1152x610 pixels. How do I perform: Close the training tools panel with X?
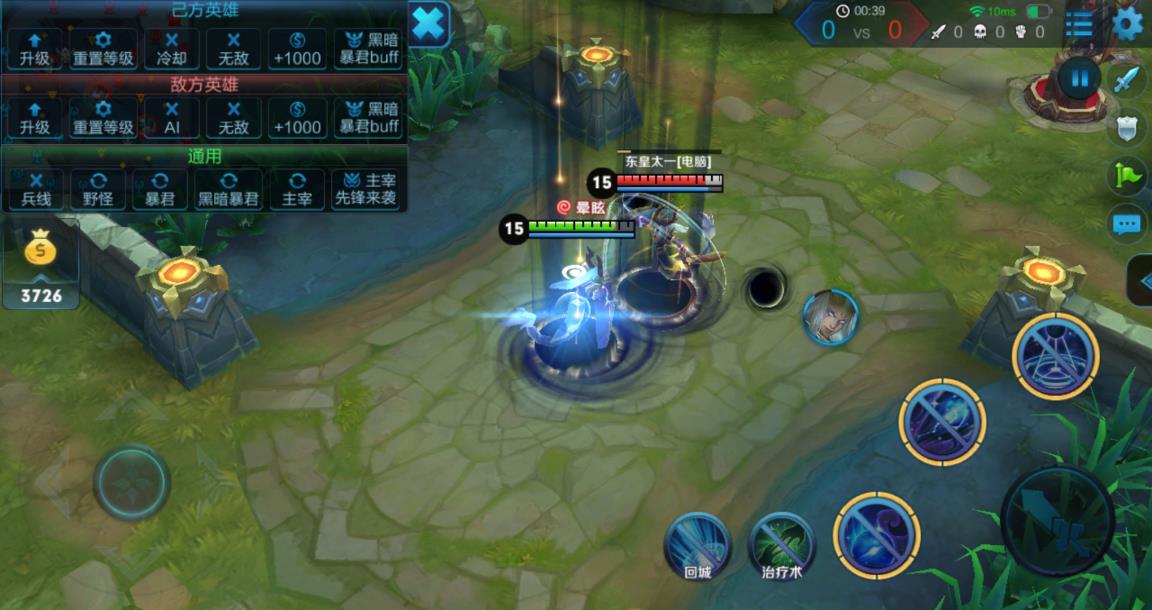[429, 23]
